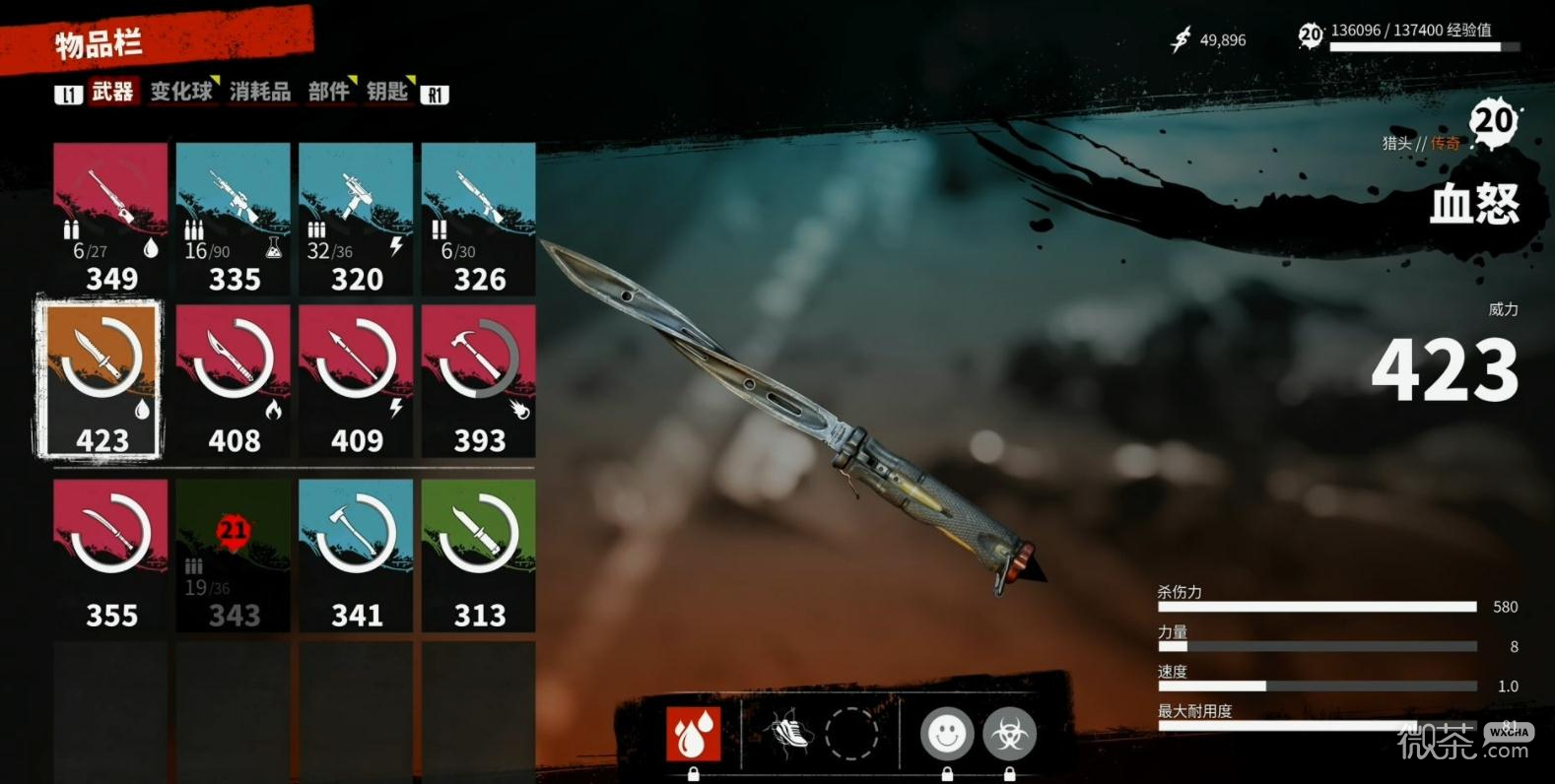Select the blue axe slot rated 341
1555x784 pixels.
356,555
